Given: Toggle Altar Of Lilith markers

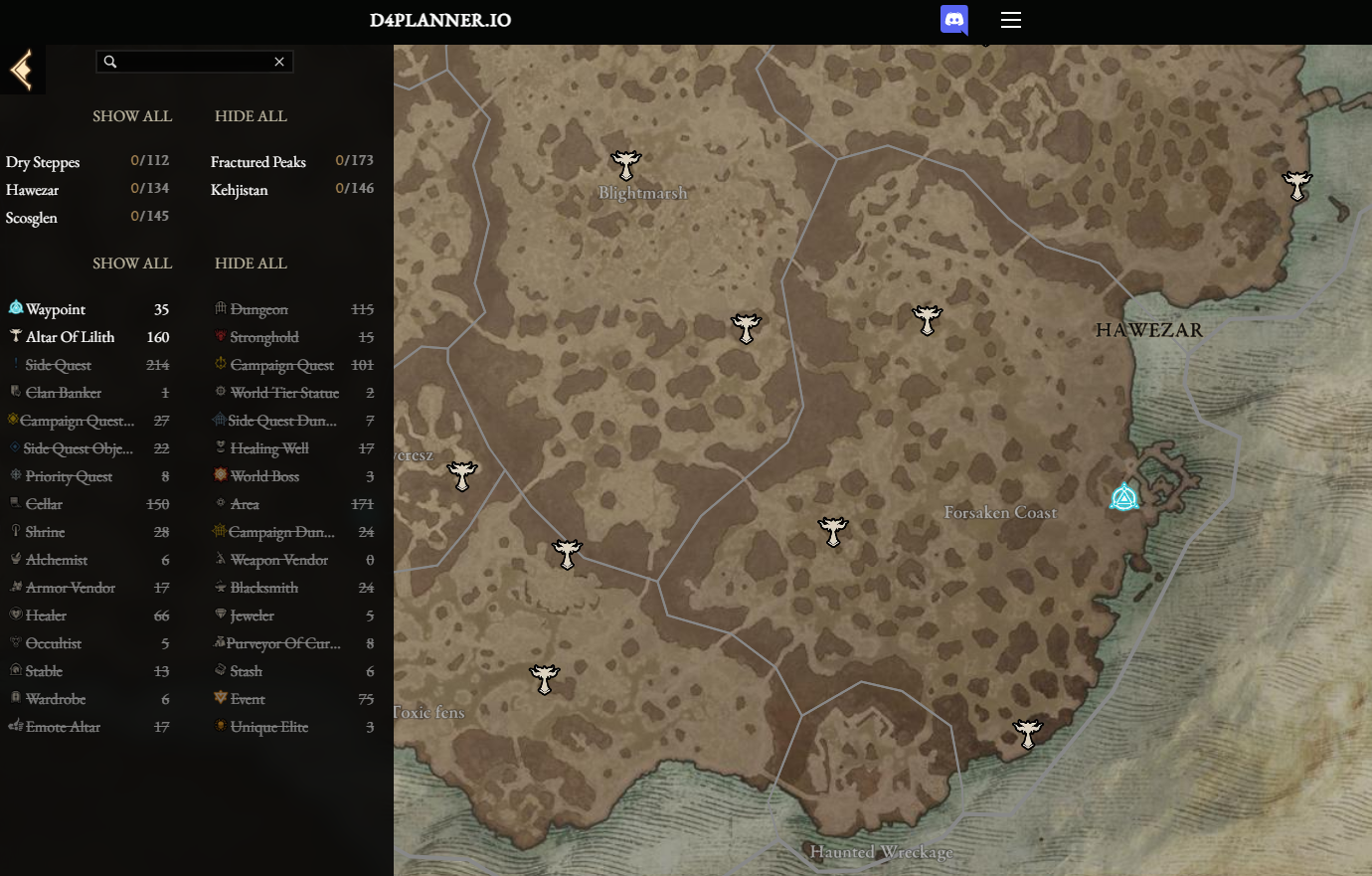Looking at the screenshot, I should click(x=70, y=337).
